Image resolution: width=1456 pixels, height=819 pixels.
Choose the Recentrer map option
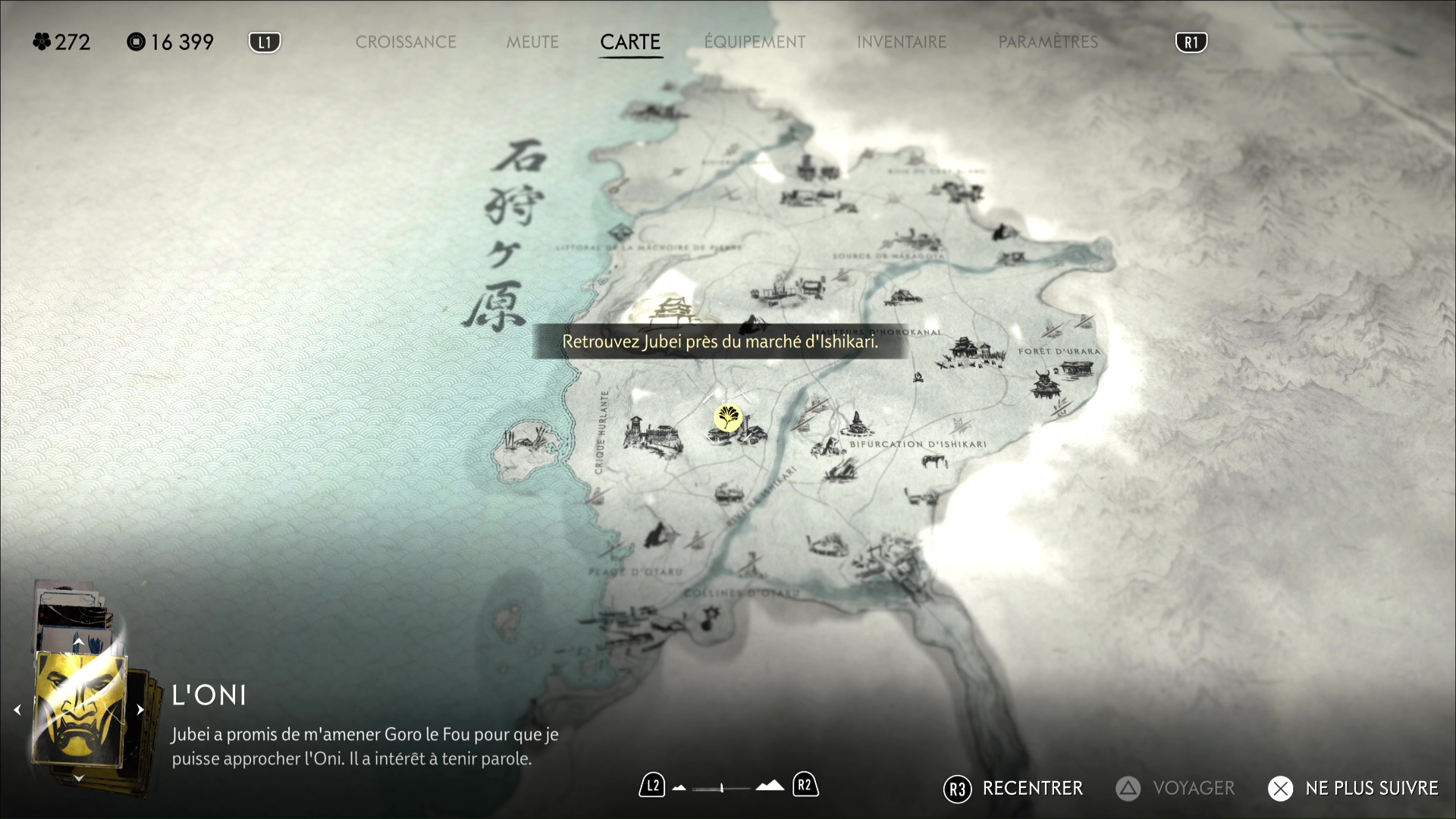coord(1014,789)
